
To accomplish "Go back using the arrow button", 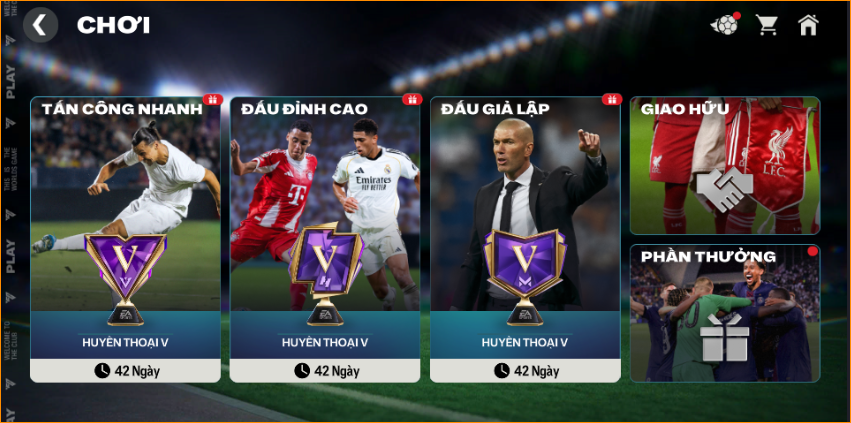I will click(x=40, y=25).
